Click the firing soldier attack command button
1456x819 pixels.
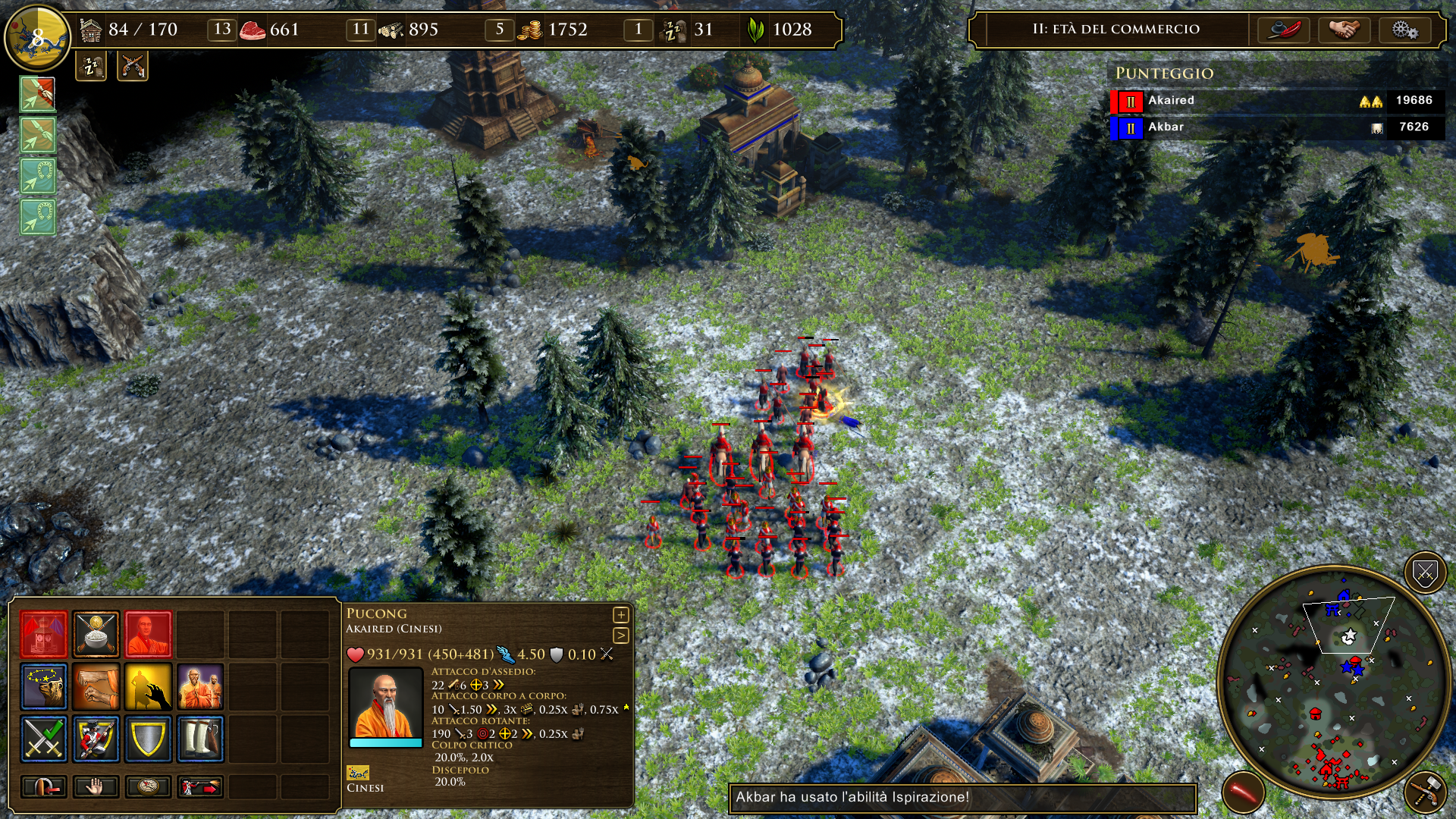click(x=201, y=786)
